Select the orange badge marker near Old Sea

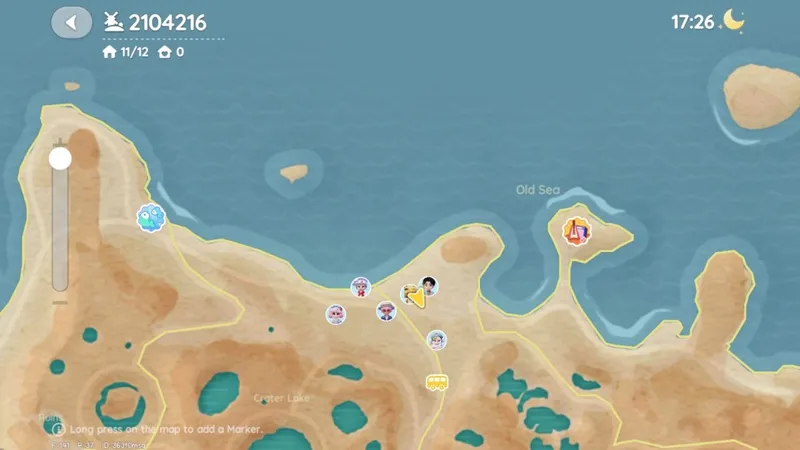tap(575, 232)
